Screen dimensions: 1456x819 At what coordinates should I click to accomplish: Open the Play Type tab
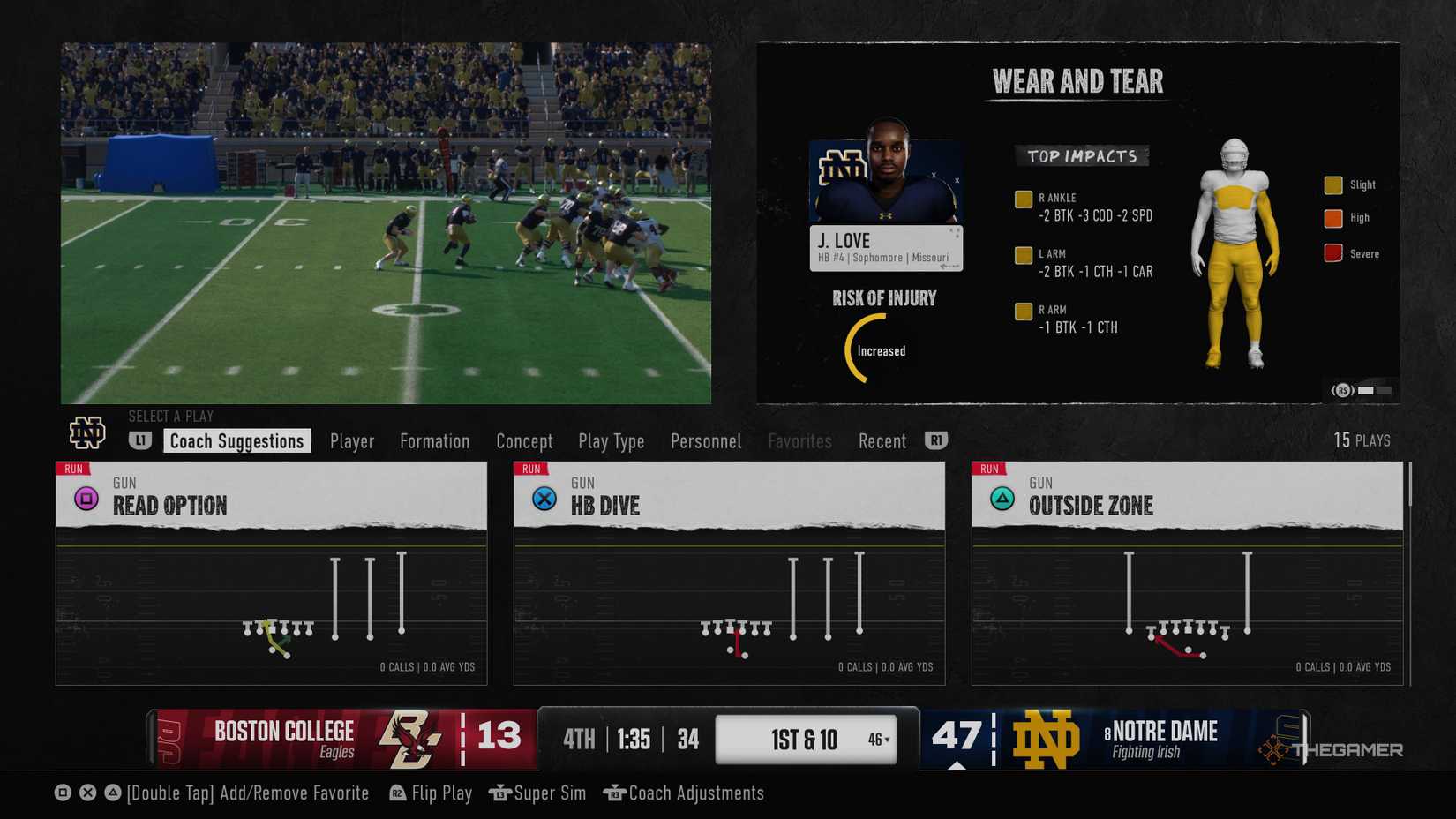pyautogui.click(x=611, y=440)
